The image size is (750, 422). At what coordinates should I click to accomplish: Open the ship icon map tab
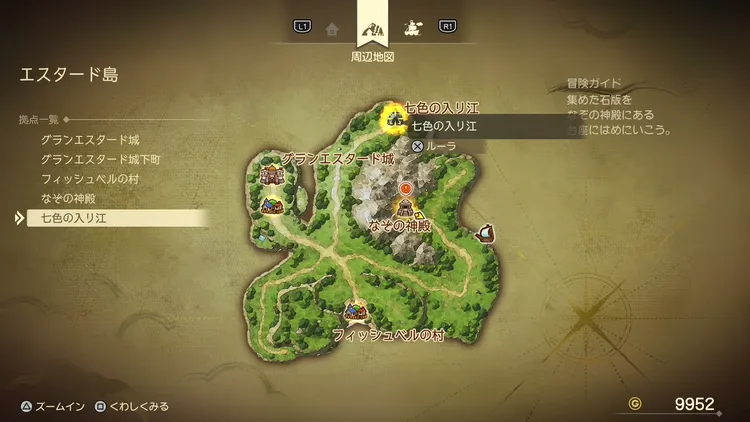pyautogui.click(x=411, y=28)
